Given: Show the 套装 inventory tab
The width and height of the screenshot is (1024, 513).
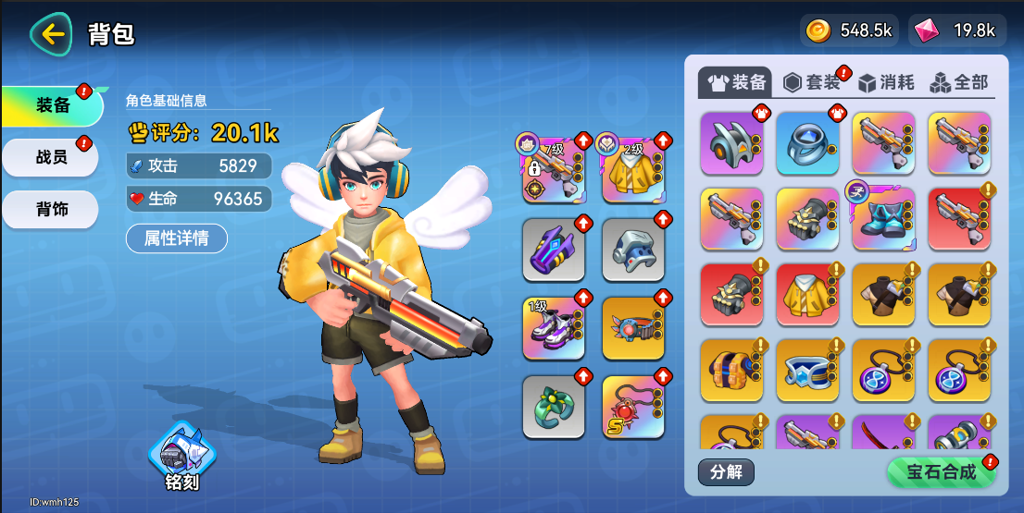Looking at the screenshot, I should click(813, 82).
